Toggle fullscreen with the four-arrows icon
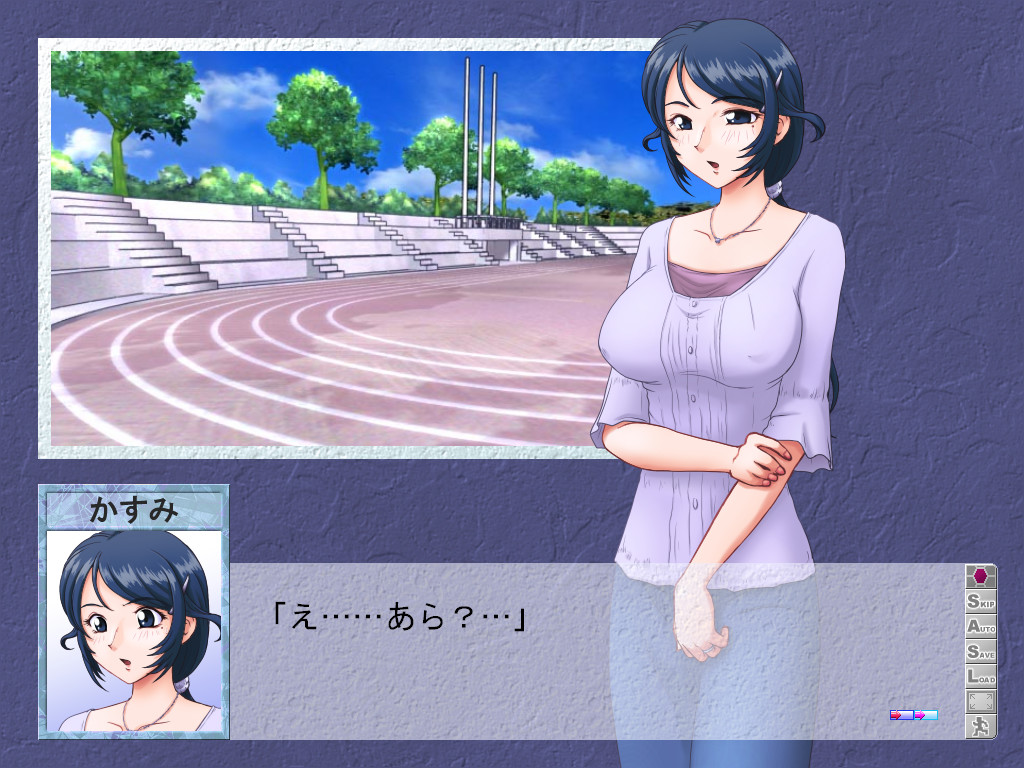Viewport: 1024px width, 768px height. [980, 702]
